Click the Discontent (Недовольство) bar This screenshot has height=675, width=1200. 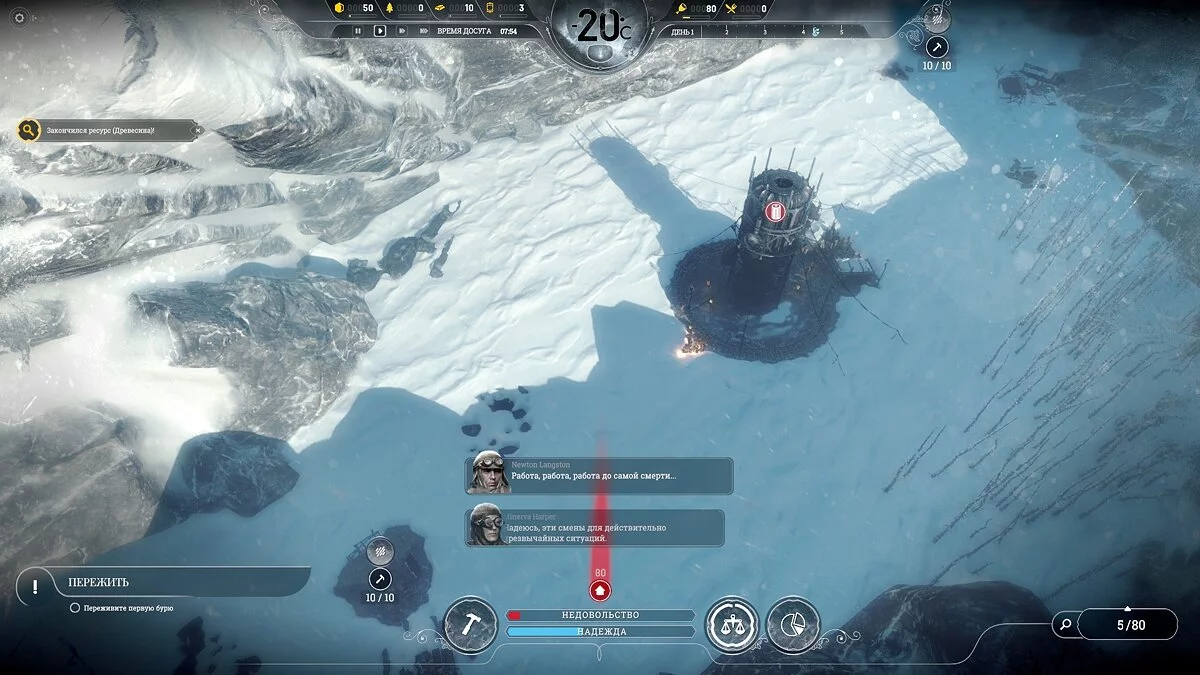coord(600,615)
